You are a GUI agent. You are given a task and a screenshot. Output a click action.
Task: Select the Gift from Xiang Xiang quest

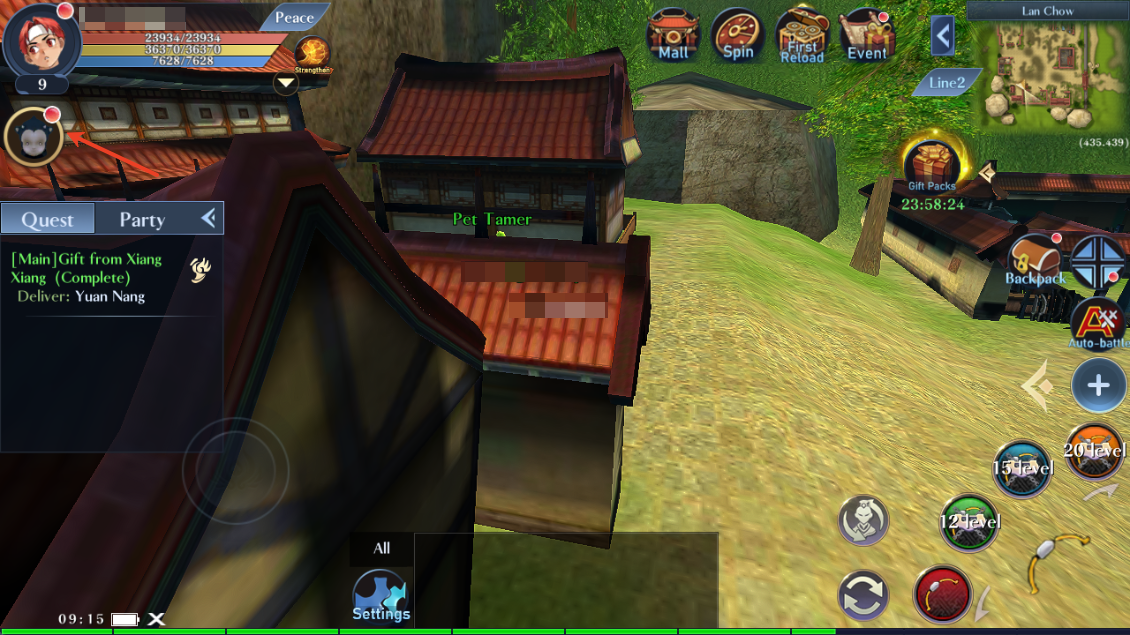coord(90,269)
